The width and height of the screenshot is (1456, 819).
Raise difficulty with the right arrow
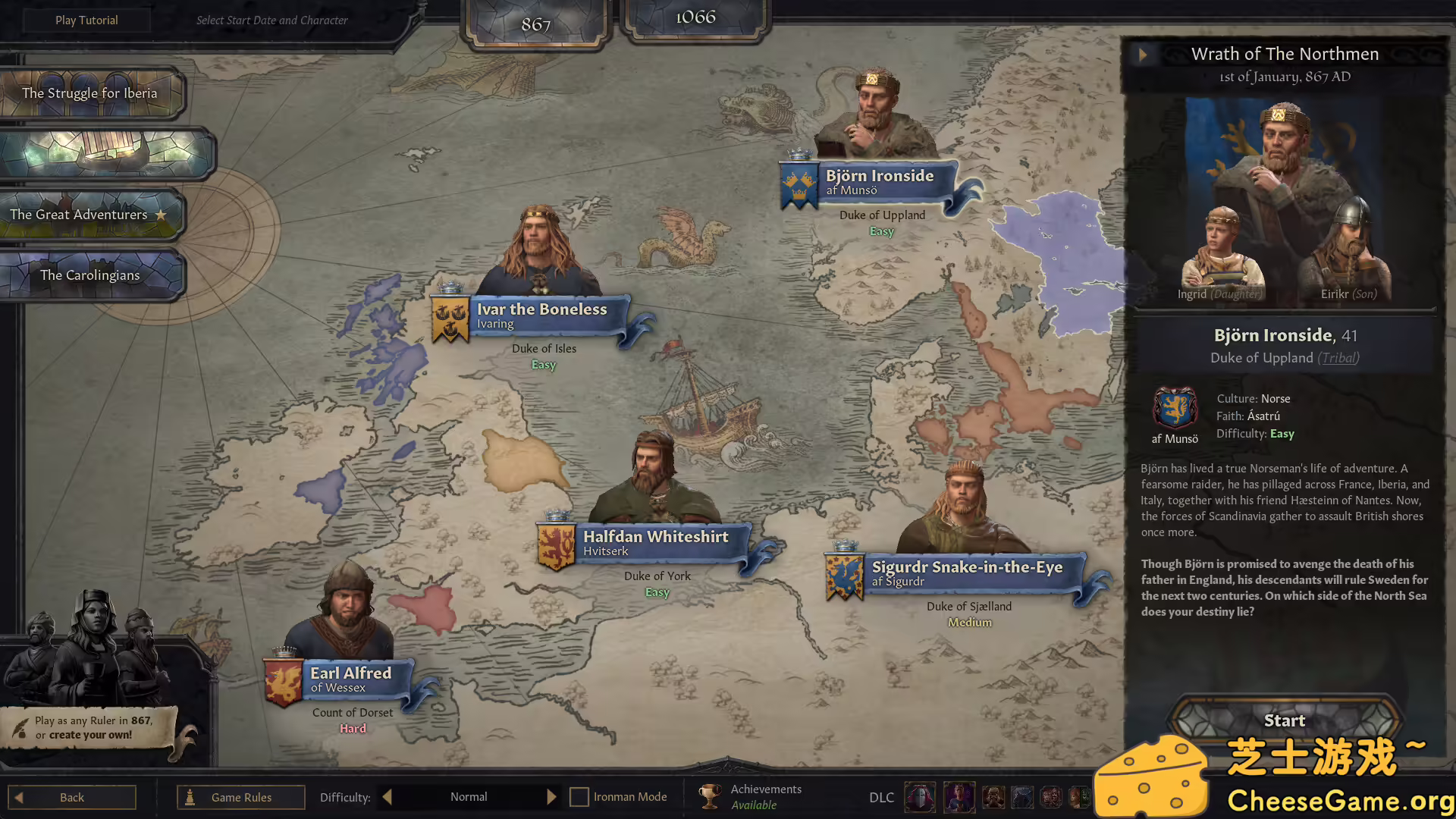551,797
